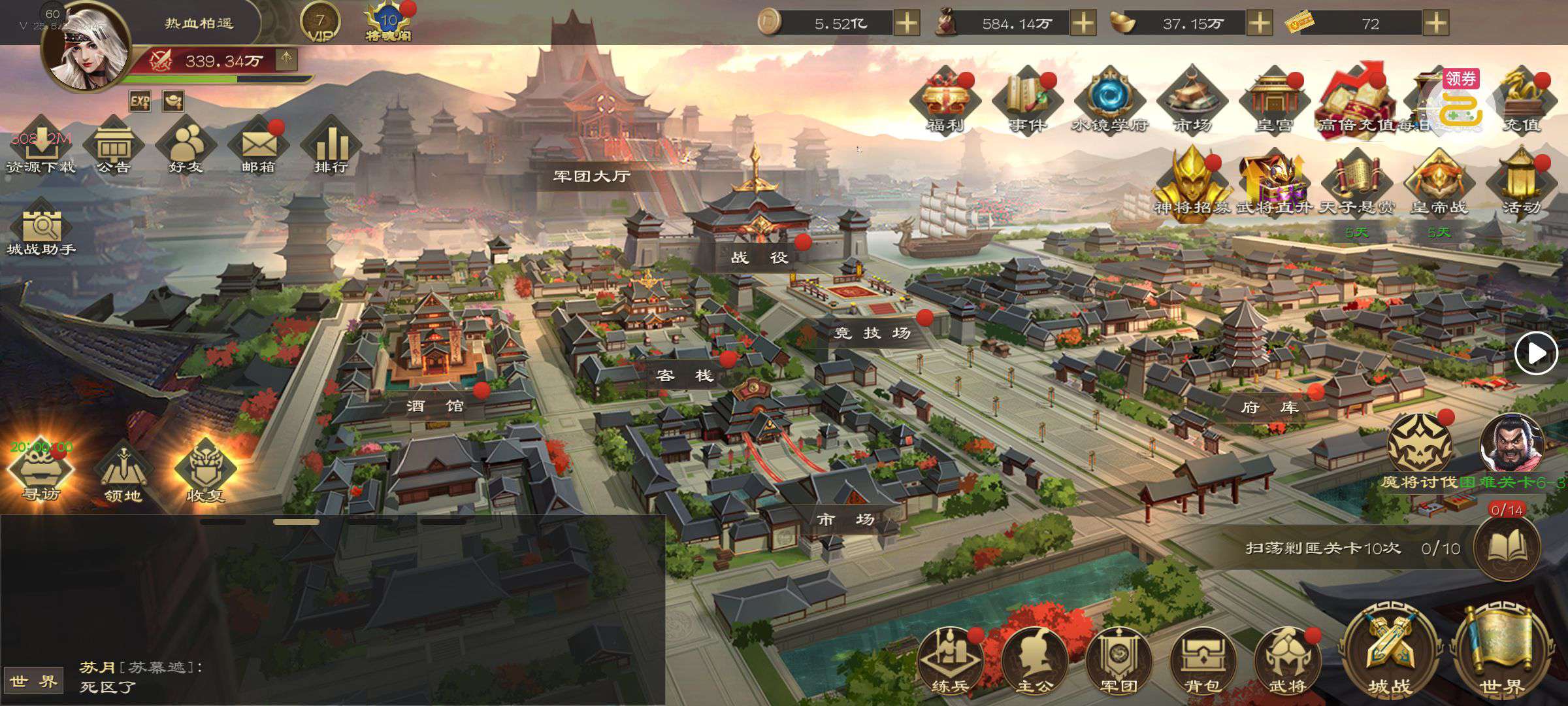Open the 活动 activities lantern
The width and height of the screenshot is (1568, 706).
pos(1521,183)
